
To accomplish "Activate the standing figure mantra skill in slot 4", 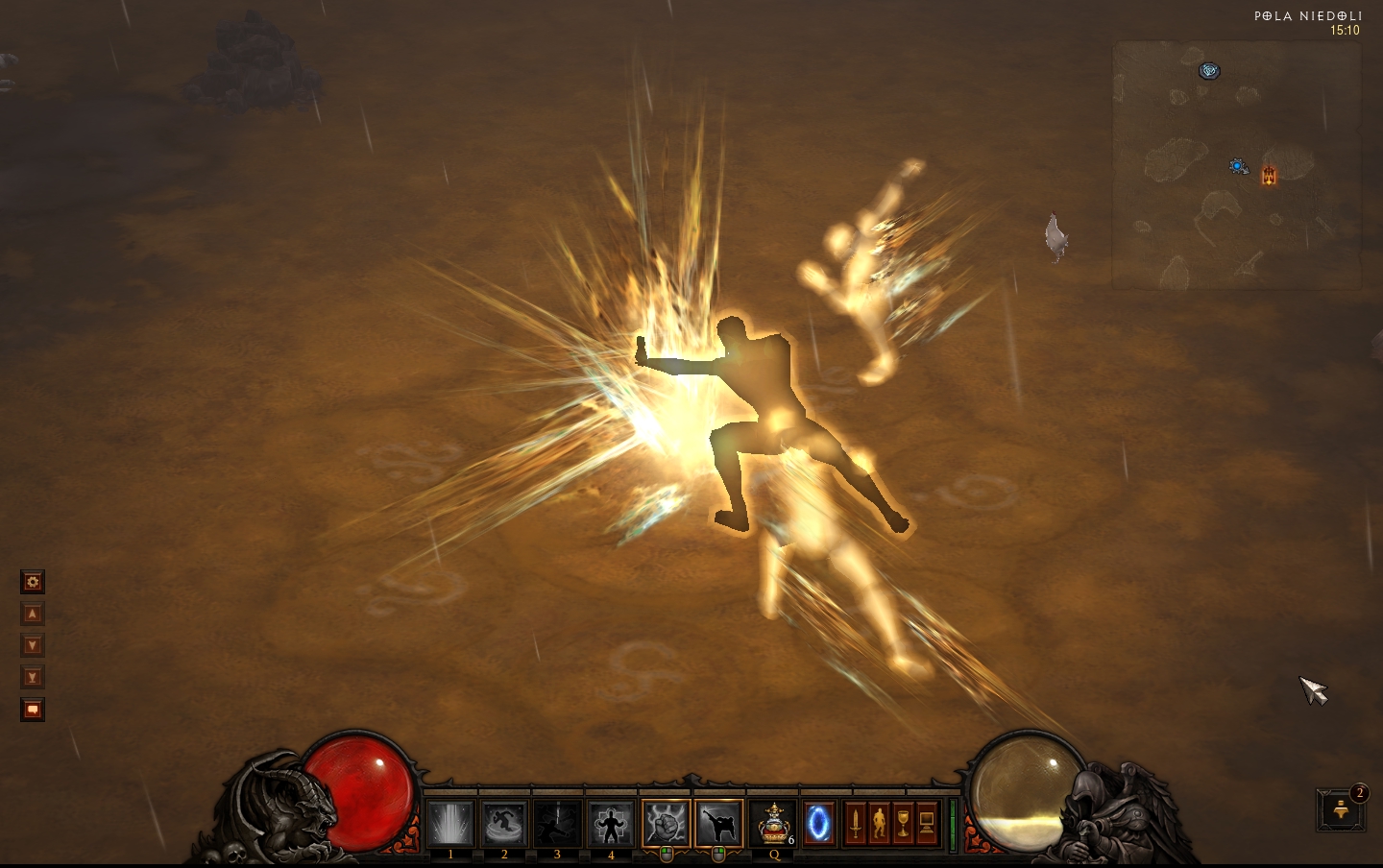I will pos(611,825).
